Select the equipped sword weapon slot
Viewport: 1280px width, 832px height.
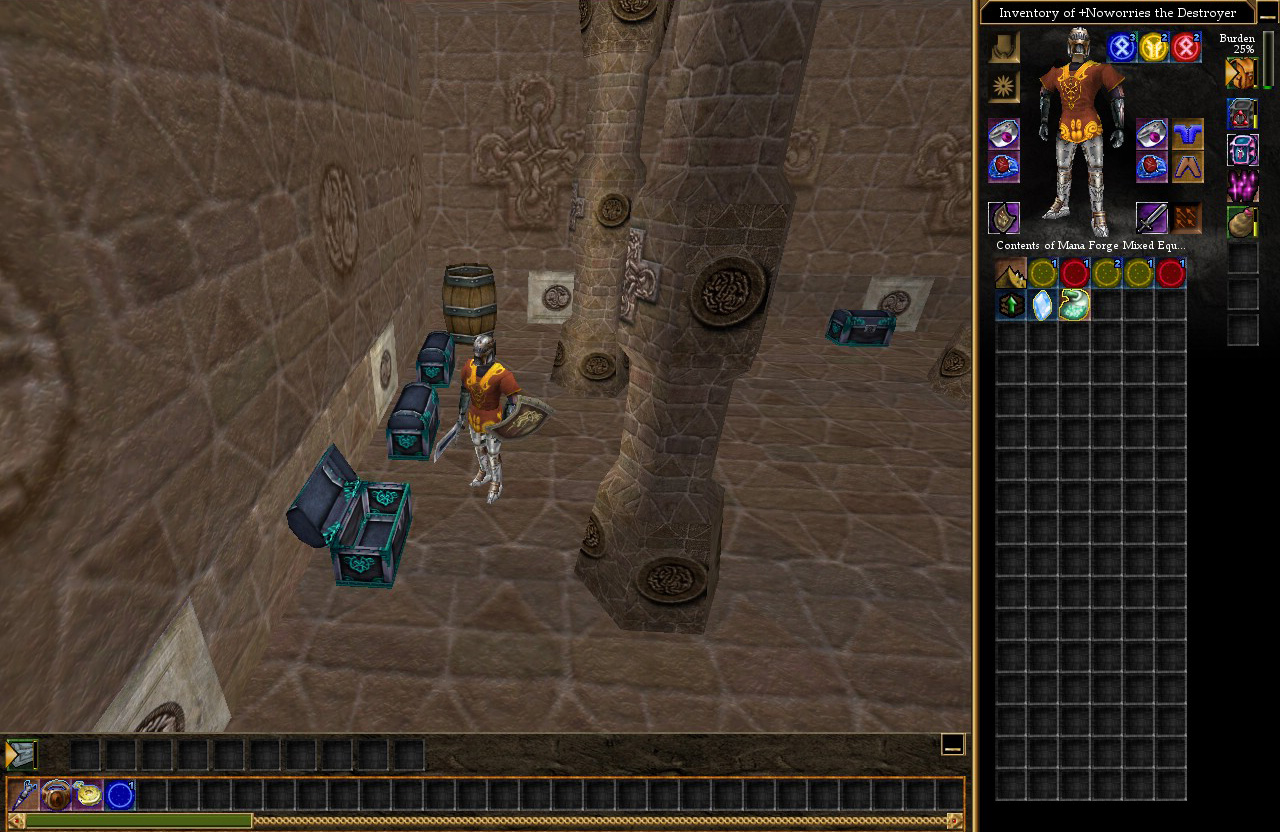[1151, 218]
